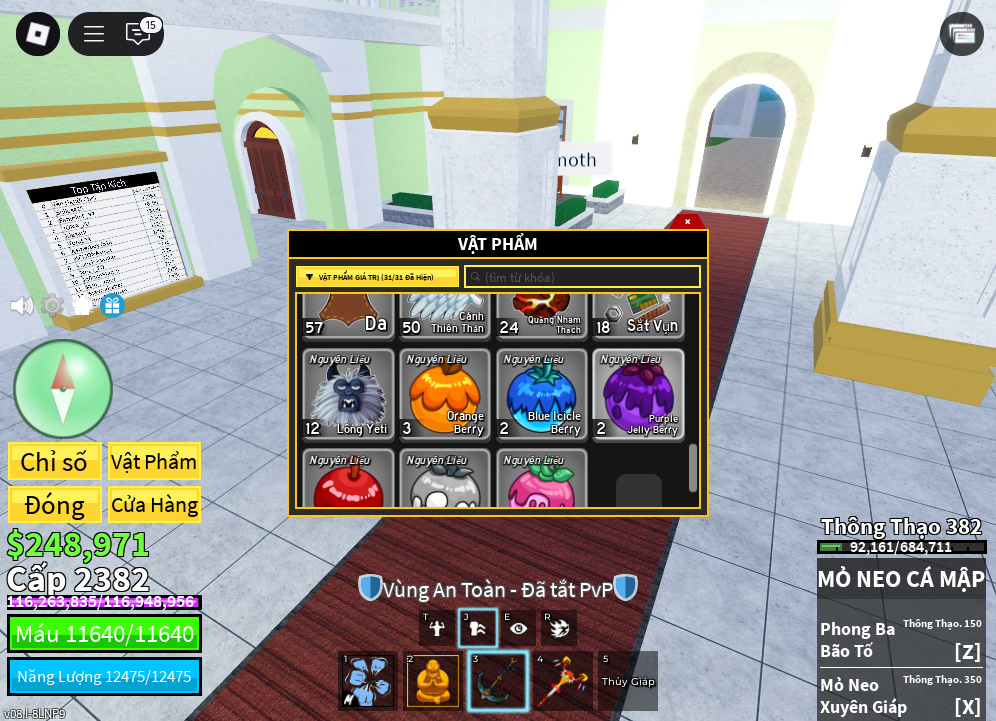Open the Roblox chat window
996x721 pixels.
[x=138, y=34]
